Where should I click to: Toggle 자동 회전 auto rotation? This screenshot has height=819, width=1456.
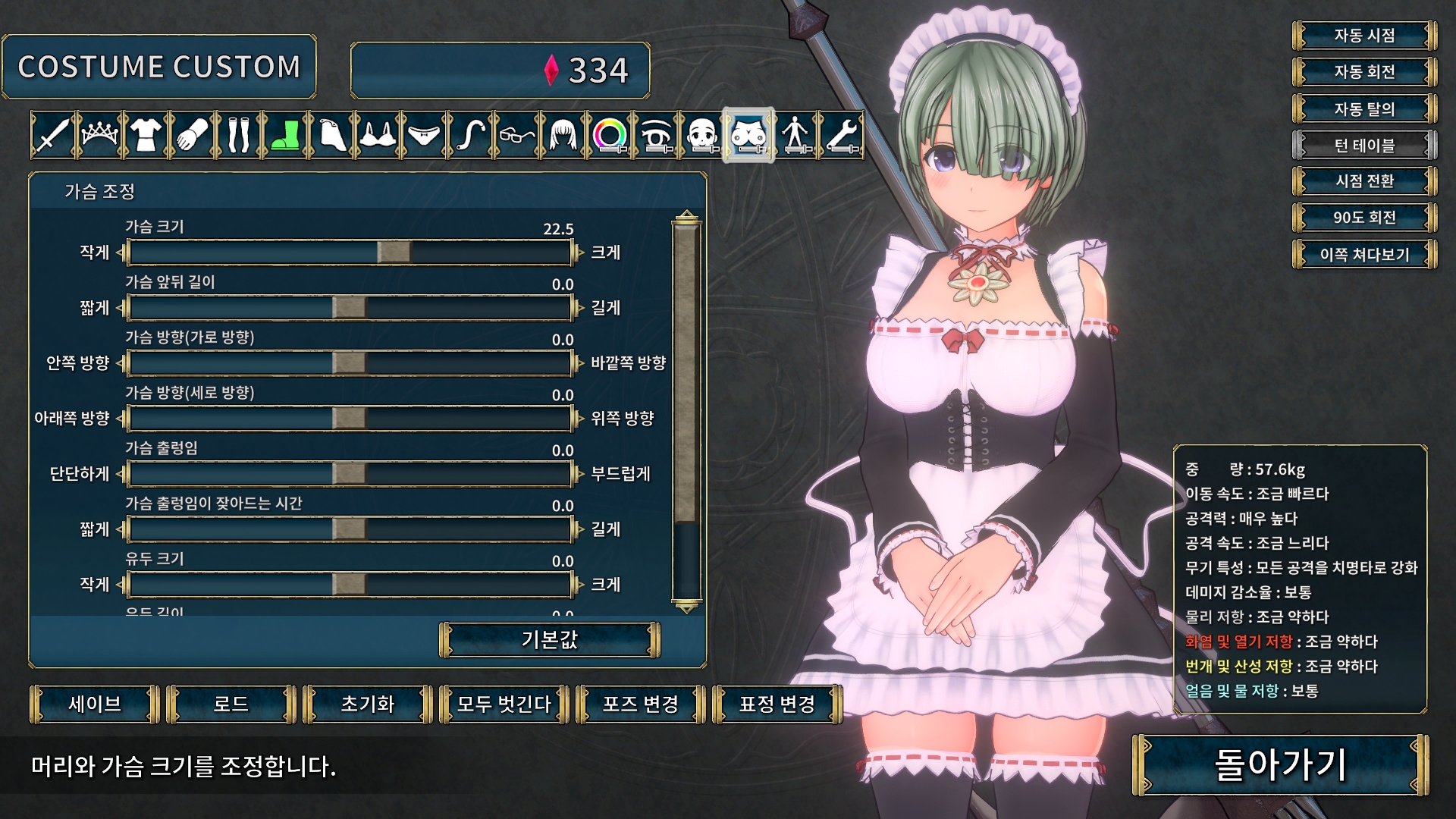(x=1364, y=72)
